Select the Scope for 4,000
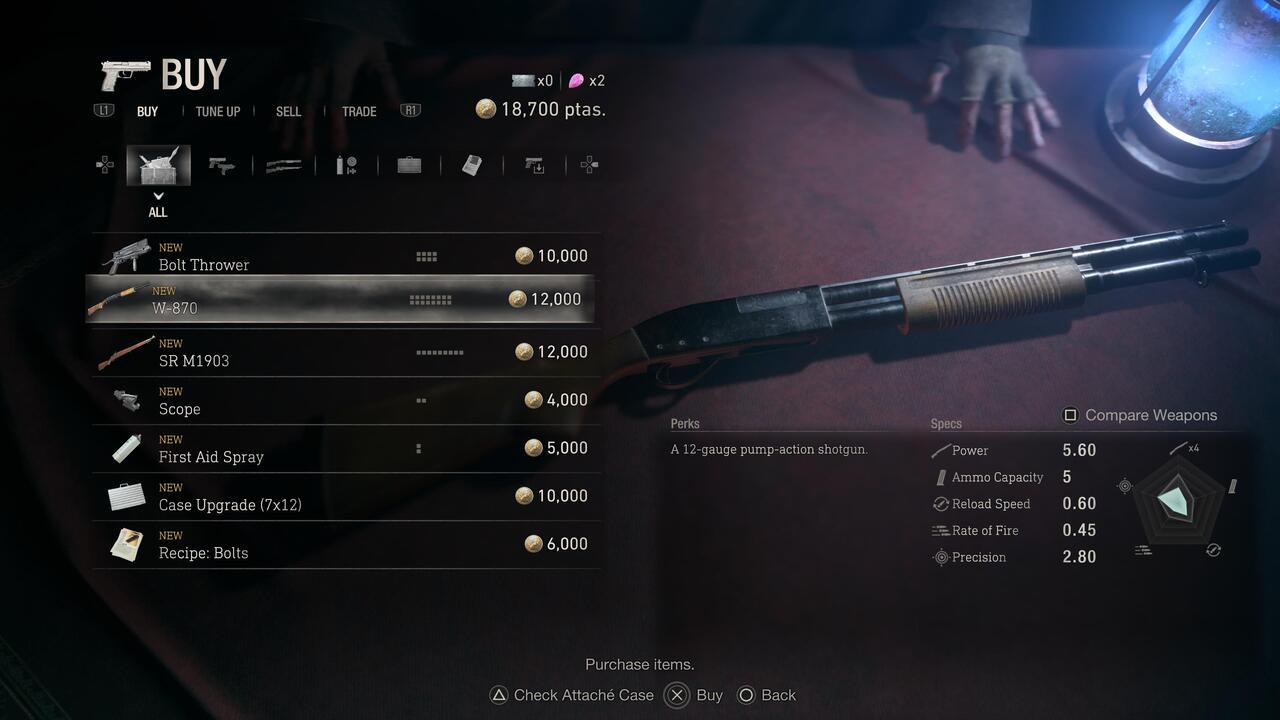1280x720 pixels. pyautogui.click(x=345, y=400)
